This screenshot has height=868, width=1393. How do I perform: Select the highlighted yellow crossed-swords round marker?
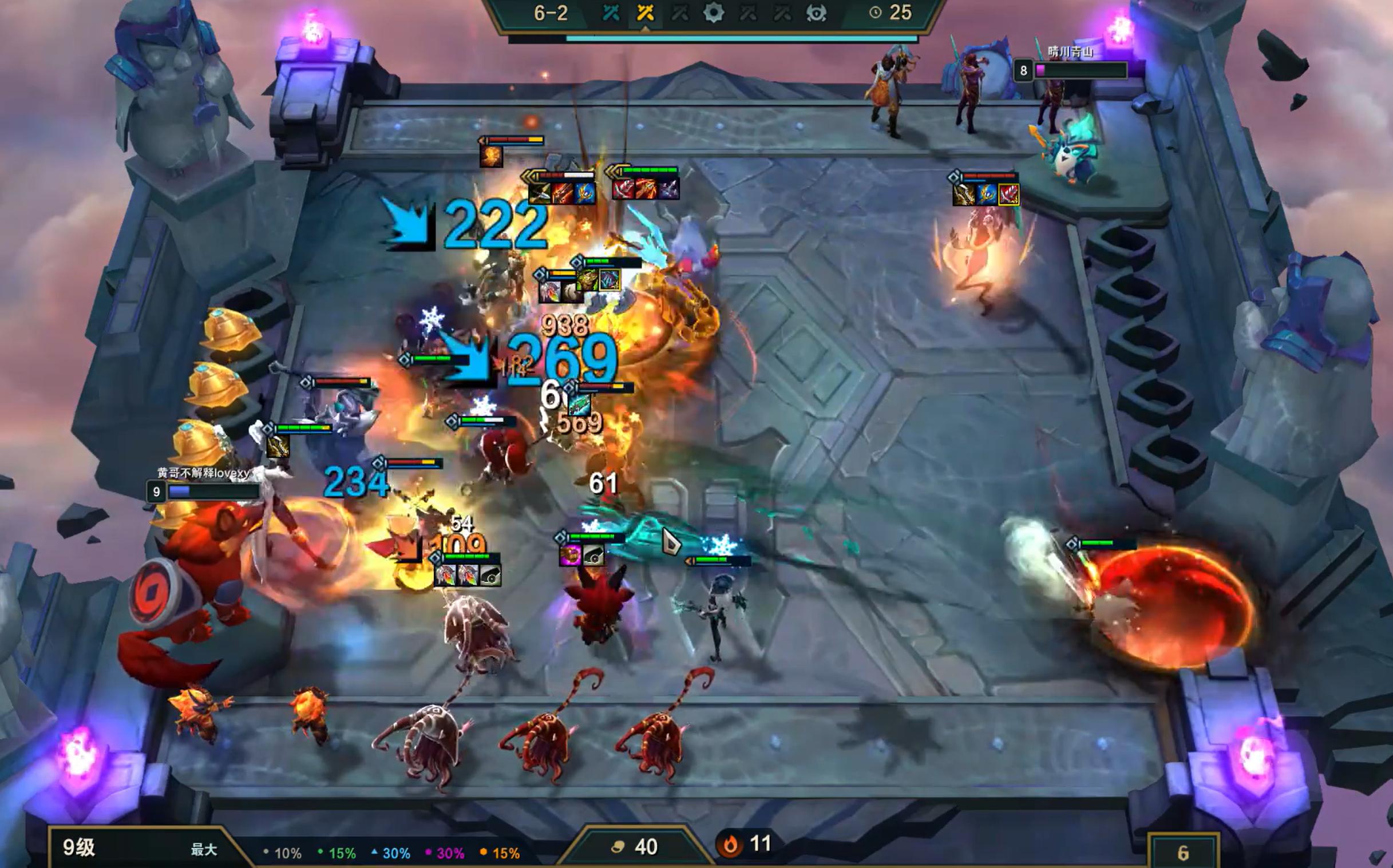point(645,13)
